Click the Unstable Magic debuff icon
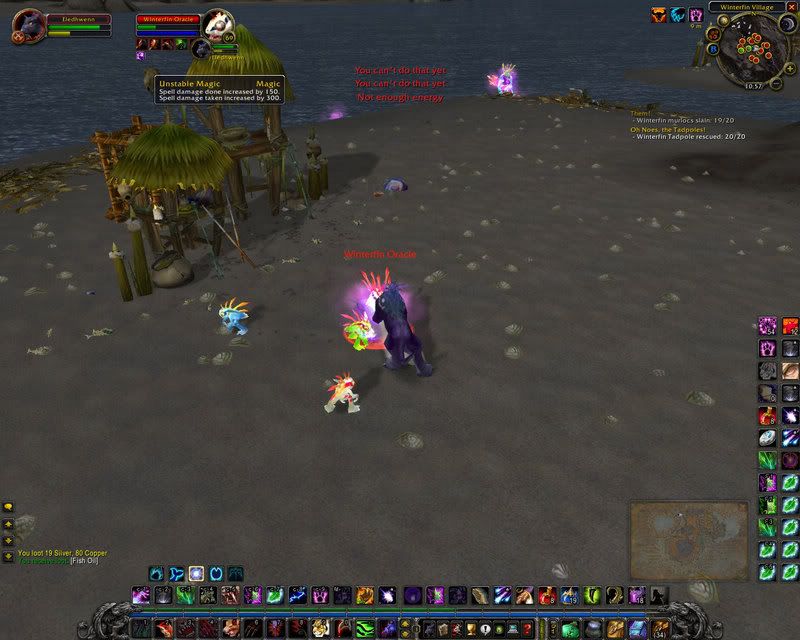 [142, 56]
